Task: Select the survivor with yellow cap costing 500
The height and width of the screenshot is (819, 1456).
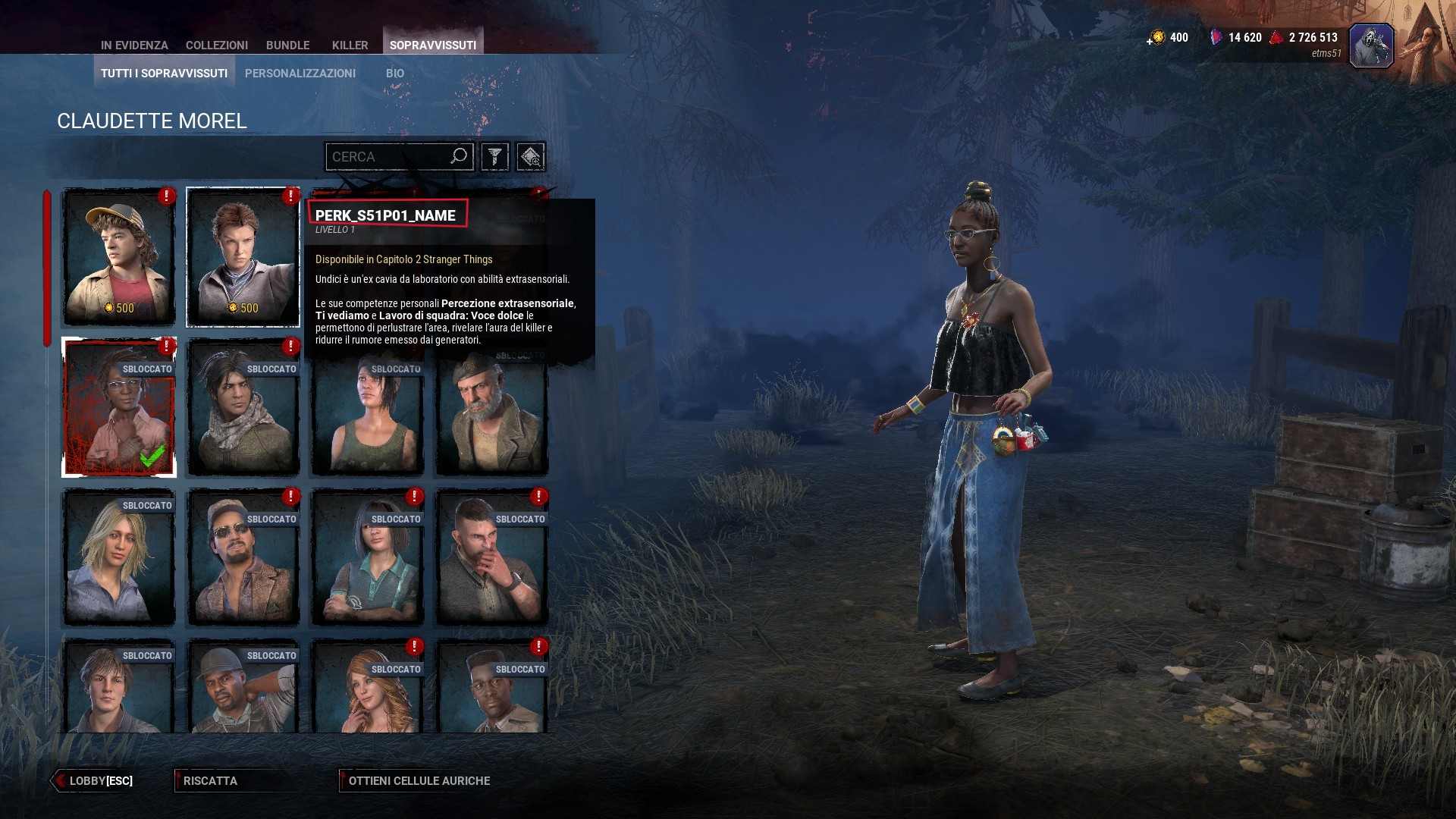Action: (x=119, y=257)
